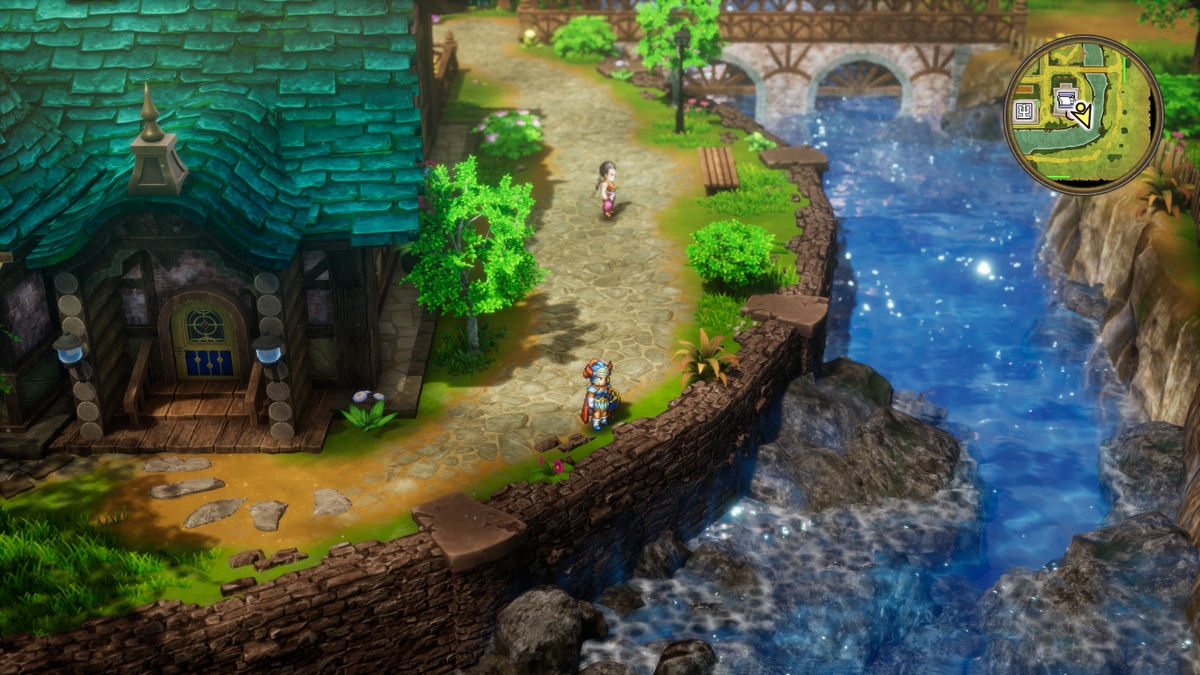The width and height of the screenshot is (1200, 675).
Task: Click the trident building marker on the minimap
Action: [1025, 111]
